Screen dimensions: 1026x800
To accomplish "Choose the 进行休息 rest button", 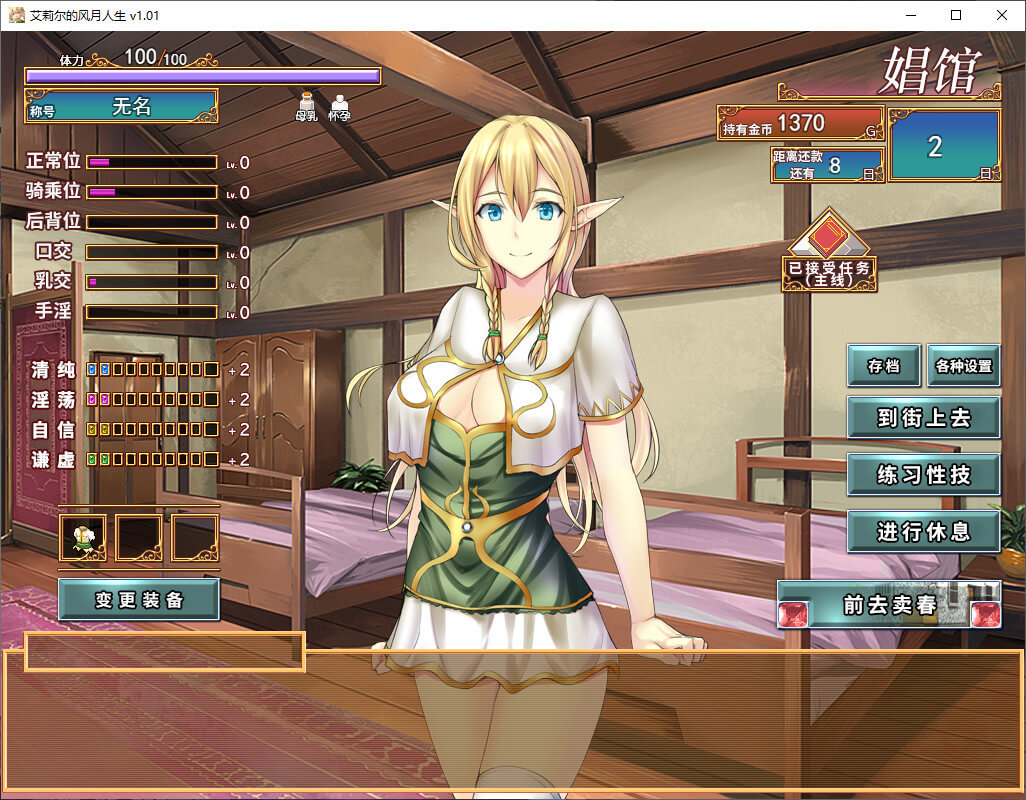I will click(x=923, y=531).
